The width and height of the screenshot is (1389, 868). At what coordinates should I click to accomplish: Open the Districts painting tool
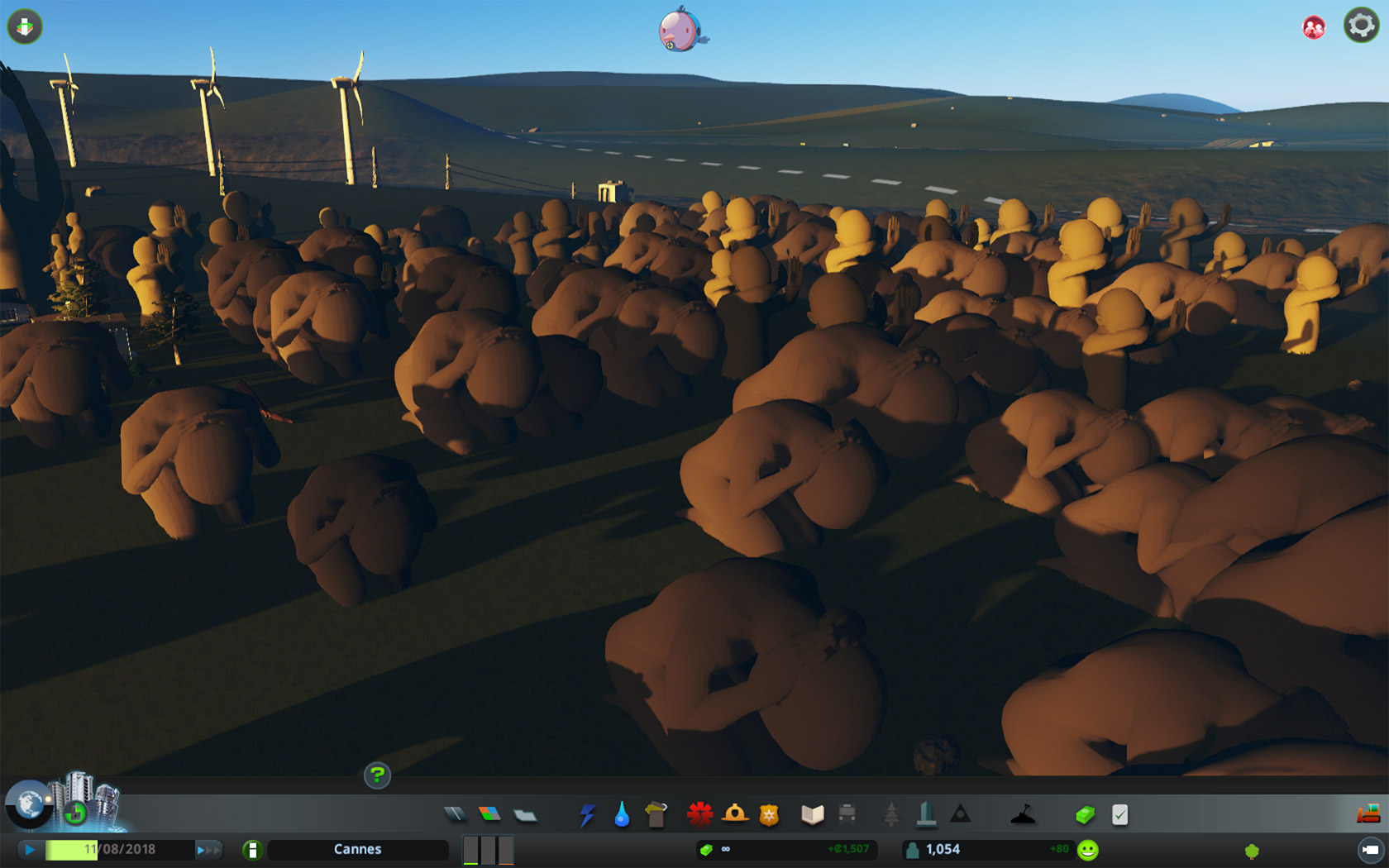(x=525, y=816)
